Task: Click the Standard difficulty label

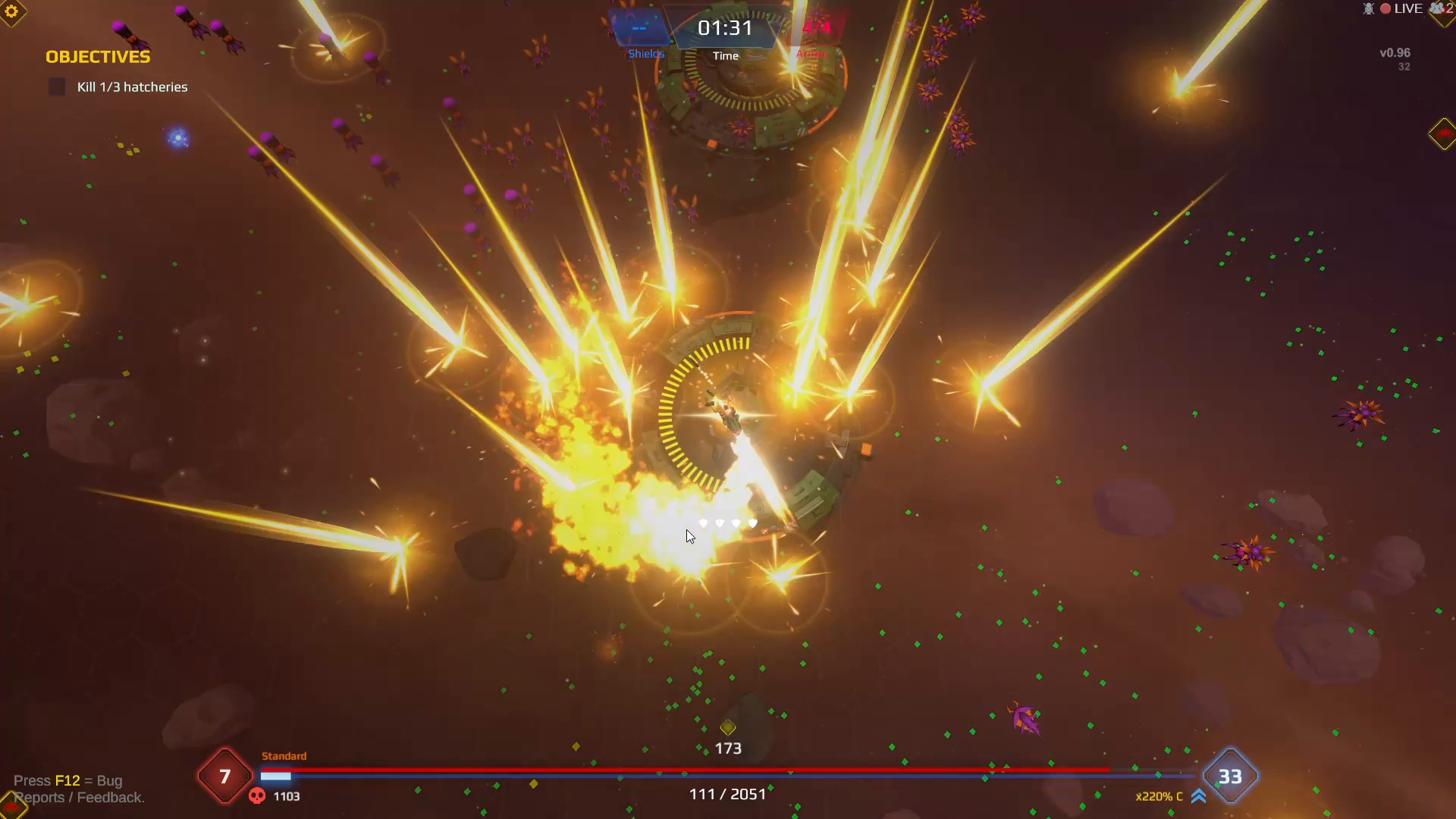Action: click(284, 756)
